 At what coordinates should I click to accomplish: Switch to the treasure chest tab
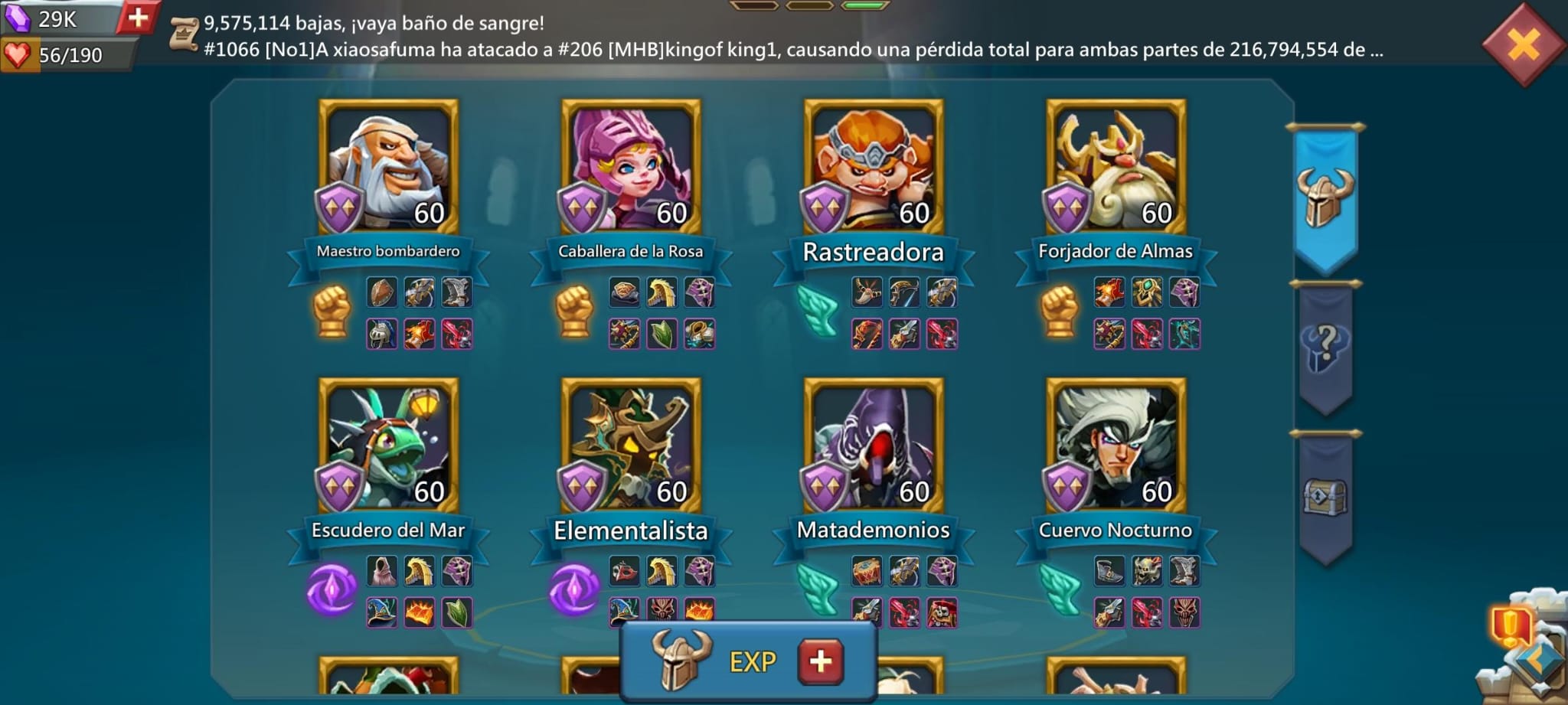click(1325, 496)
